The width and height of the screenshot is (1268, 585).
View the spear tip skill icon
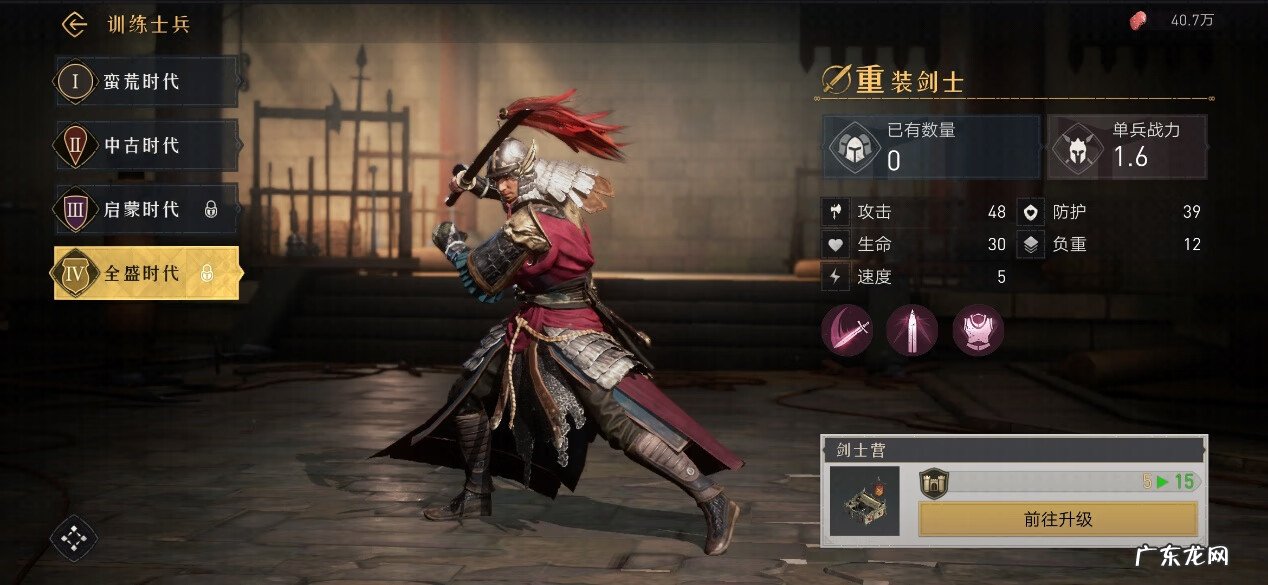coord(912,330)
